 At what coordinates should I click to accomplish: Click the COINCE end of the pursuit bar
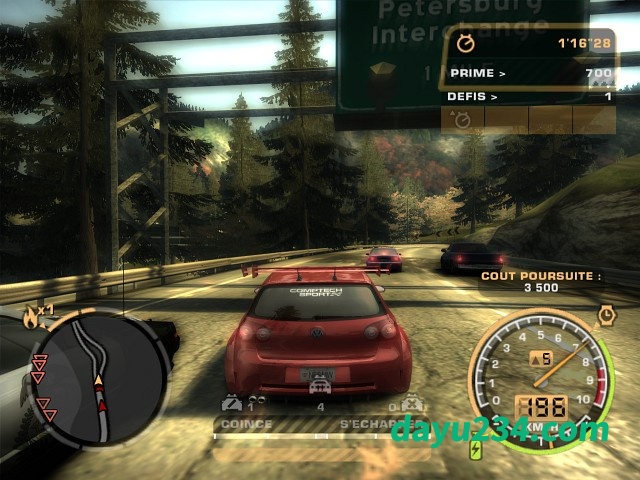click(246, 424)
